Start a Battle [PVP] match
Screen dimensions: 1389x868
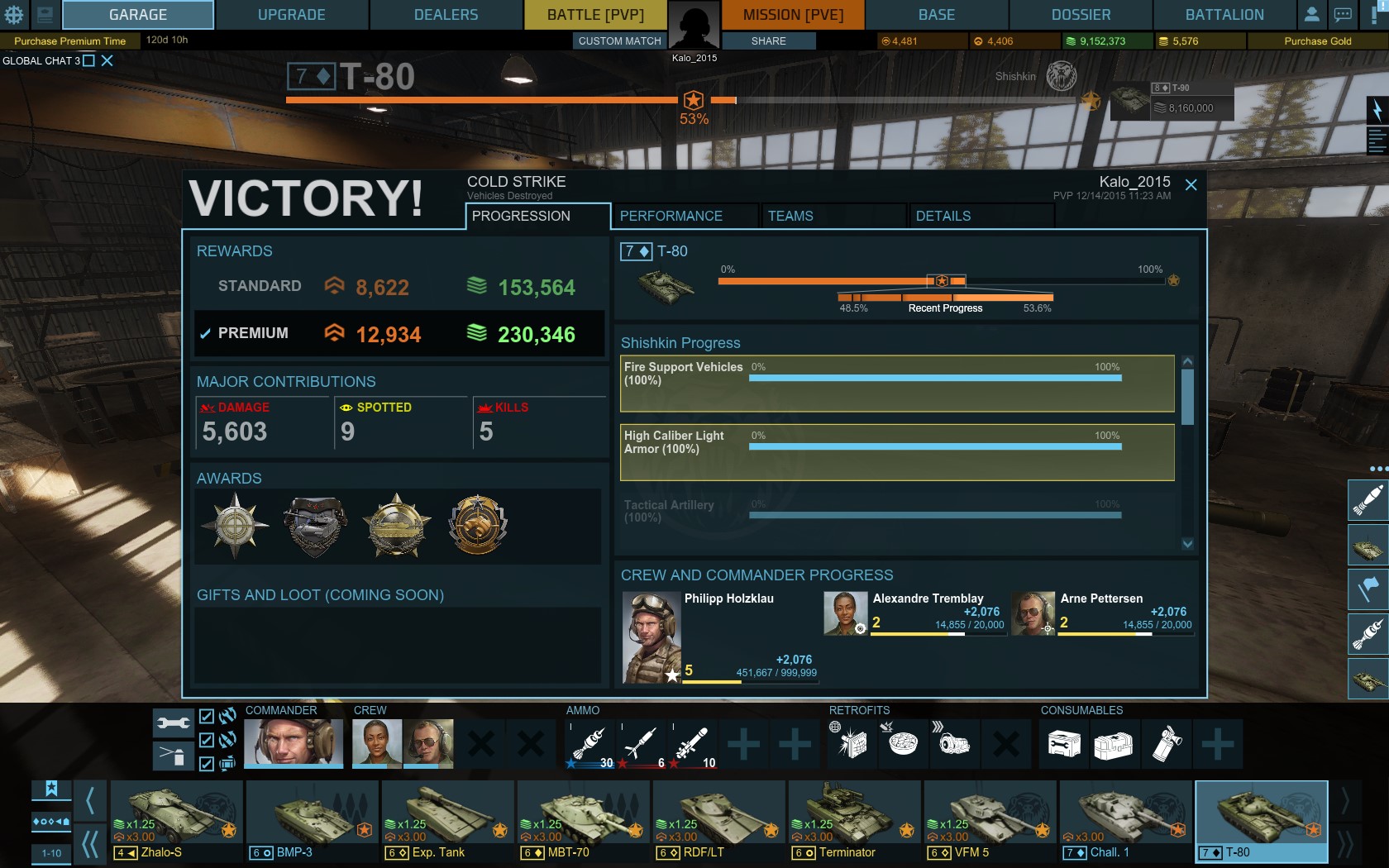pyautogui.click(x=594, y=15)
